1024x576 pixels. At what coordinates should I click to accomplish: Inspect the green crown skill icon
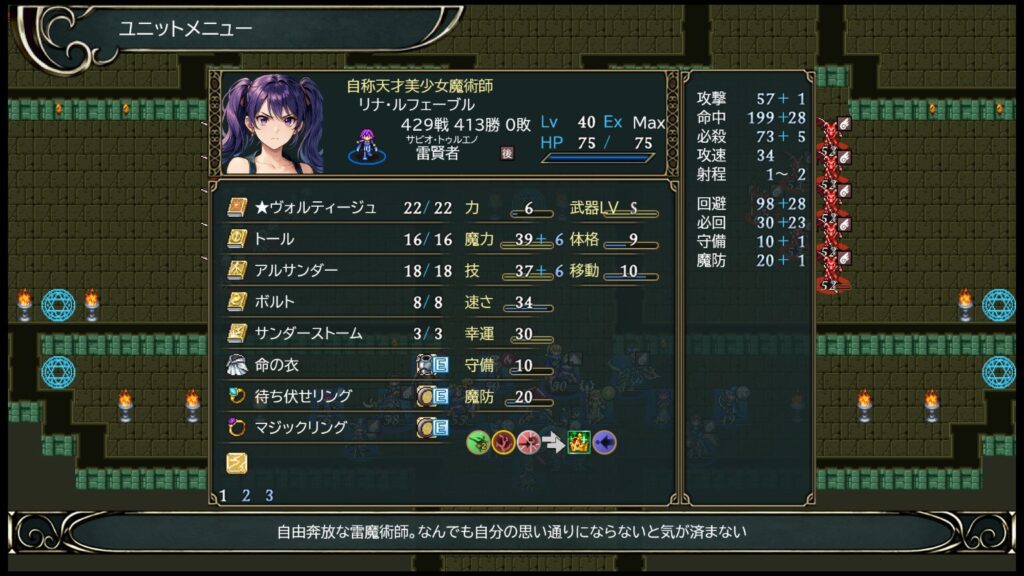(579, 442)
